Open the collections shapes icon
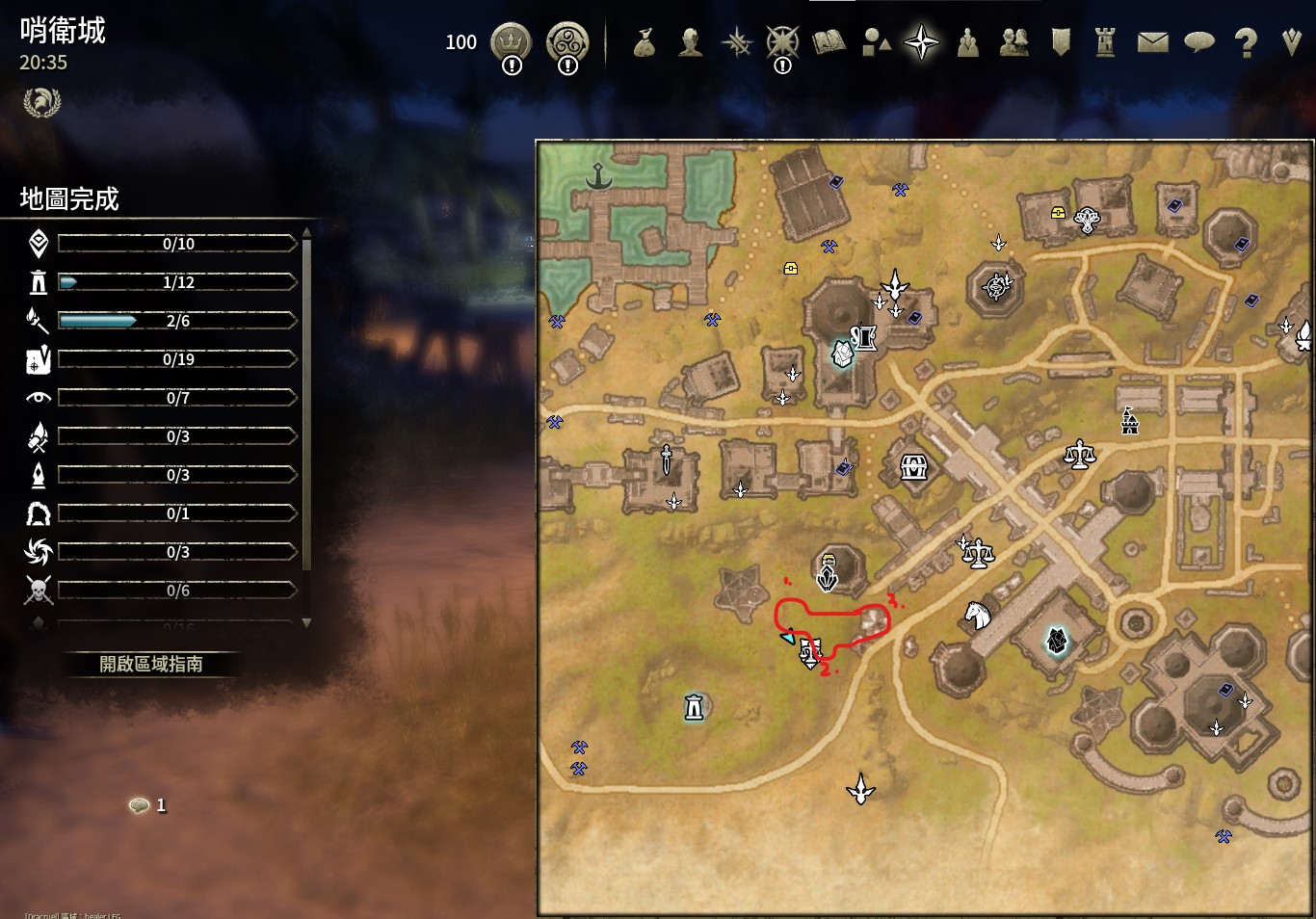The height and width of the screenshot is (919, 1316). click(876, 42)
